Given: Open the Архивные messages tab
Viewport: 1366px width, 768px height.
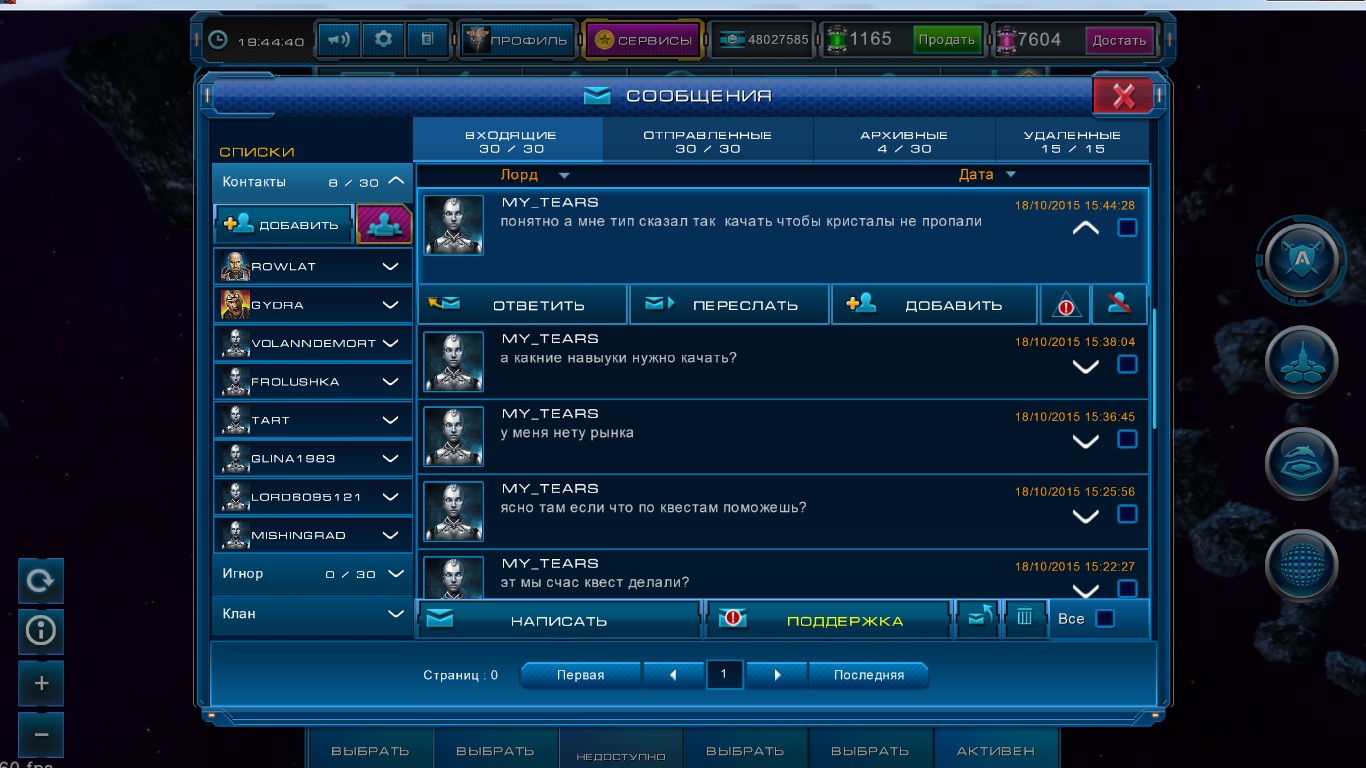Looking at the screenshot, I should click(x=903, y=141).
